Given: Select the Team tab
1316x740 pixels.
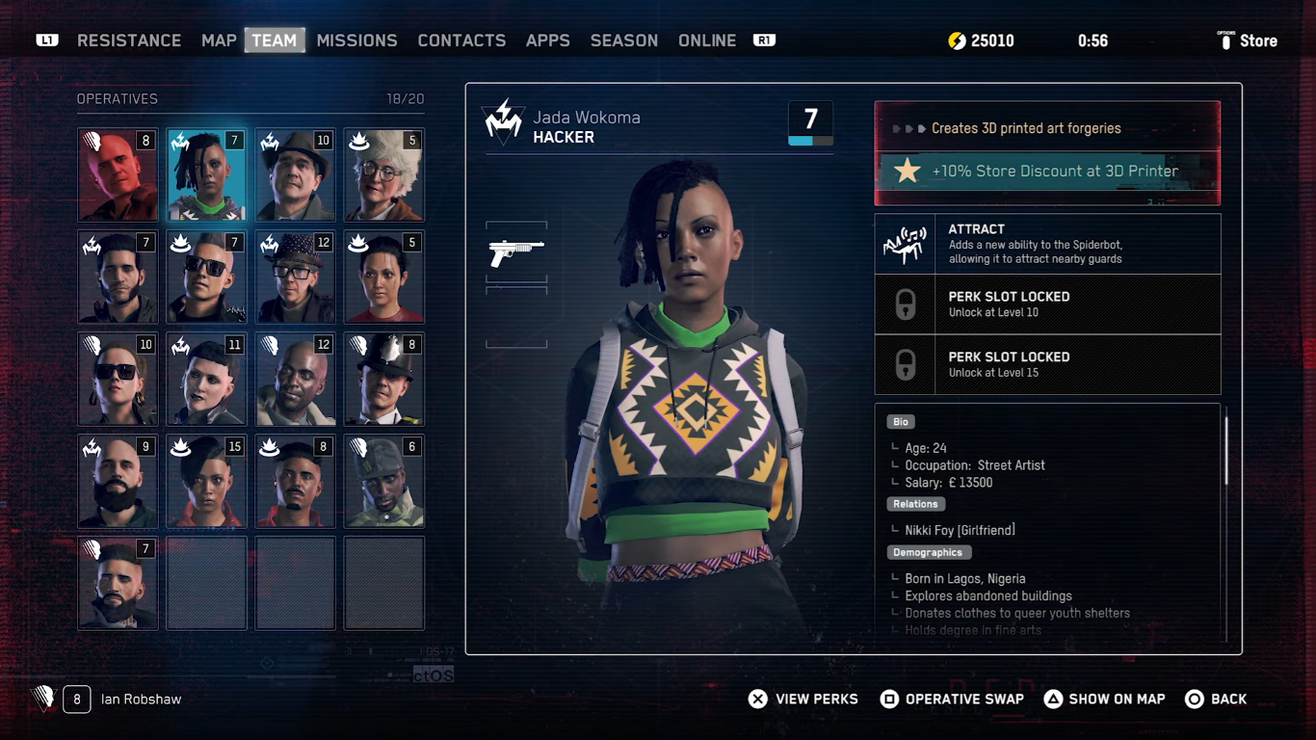Looking at the screenshot, I should tap(274, 41).
